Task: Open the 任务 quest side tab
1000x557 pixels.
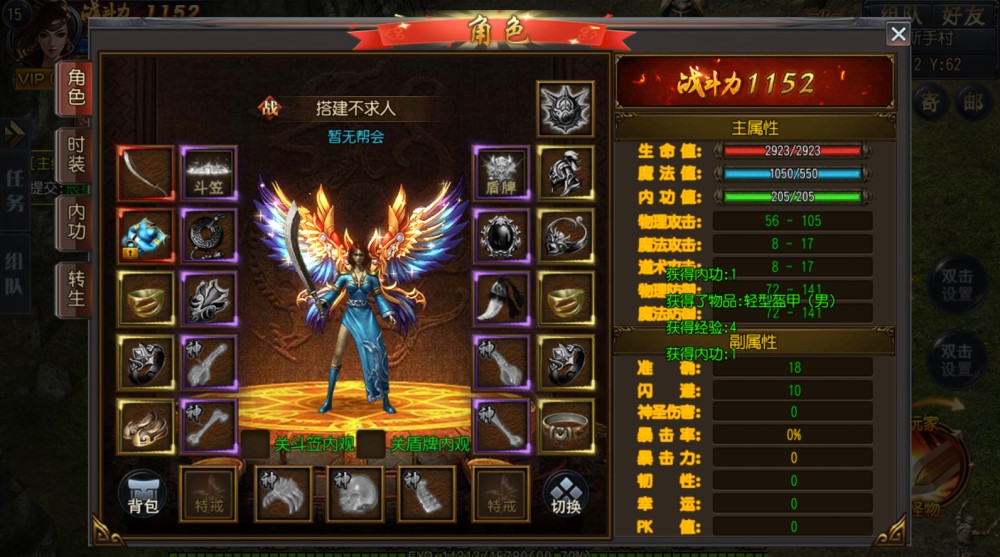Action: [x=15, y=190]
